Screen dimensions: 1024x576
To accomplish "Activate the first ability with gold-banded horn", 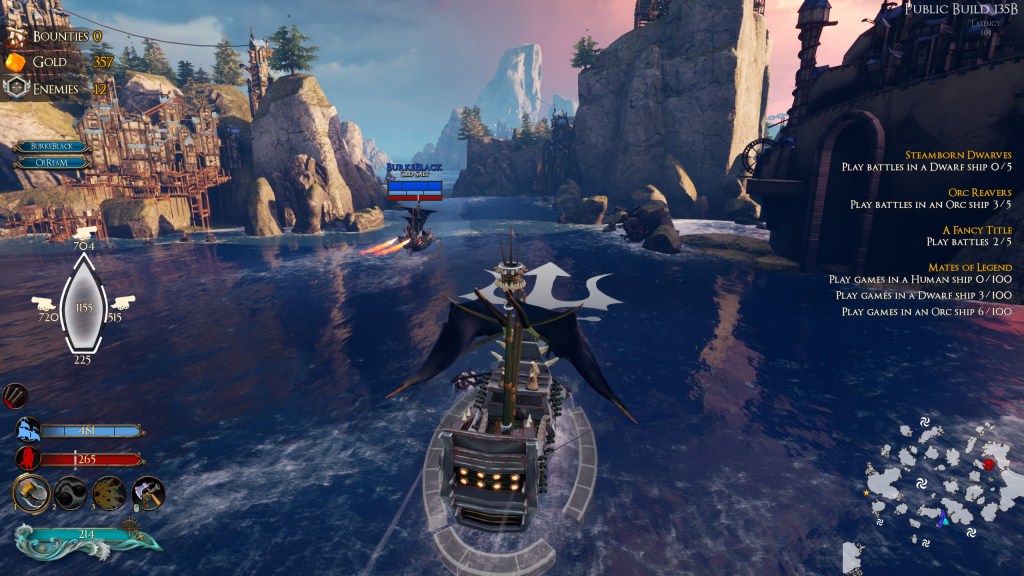I will click(x=31, y=493).
